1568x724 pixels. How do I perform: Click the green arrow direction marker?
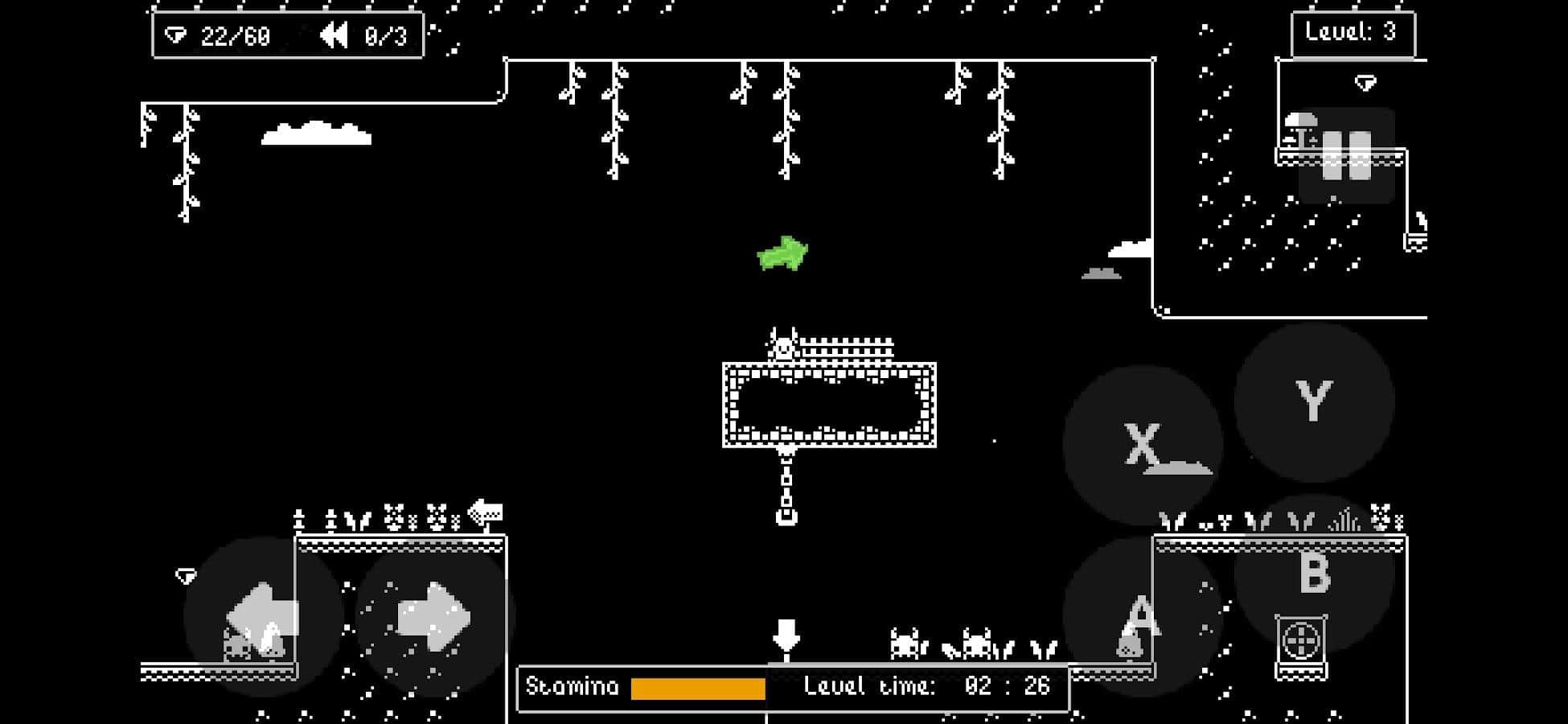coord(782,254)
